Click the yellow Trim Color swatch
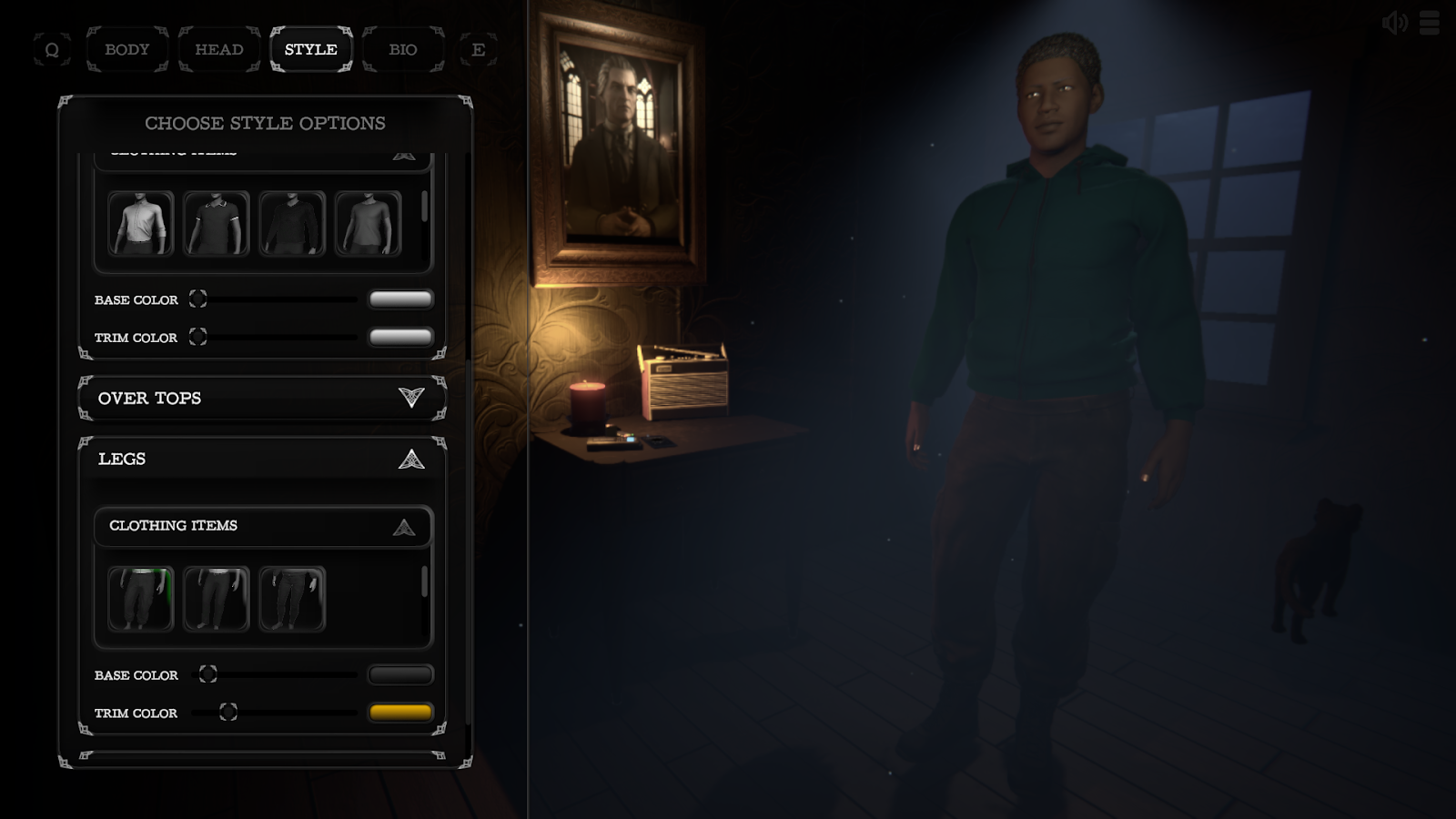 pyautogui.click(x=400, y=712)
